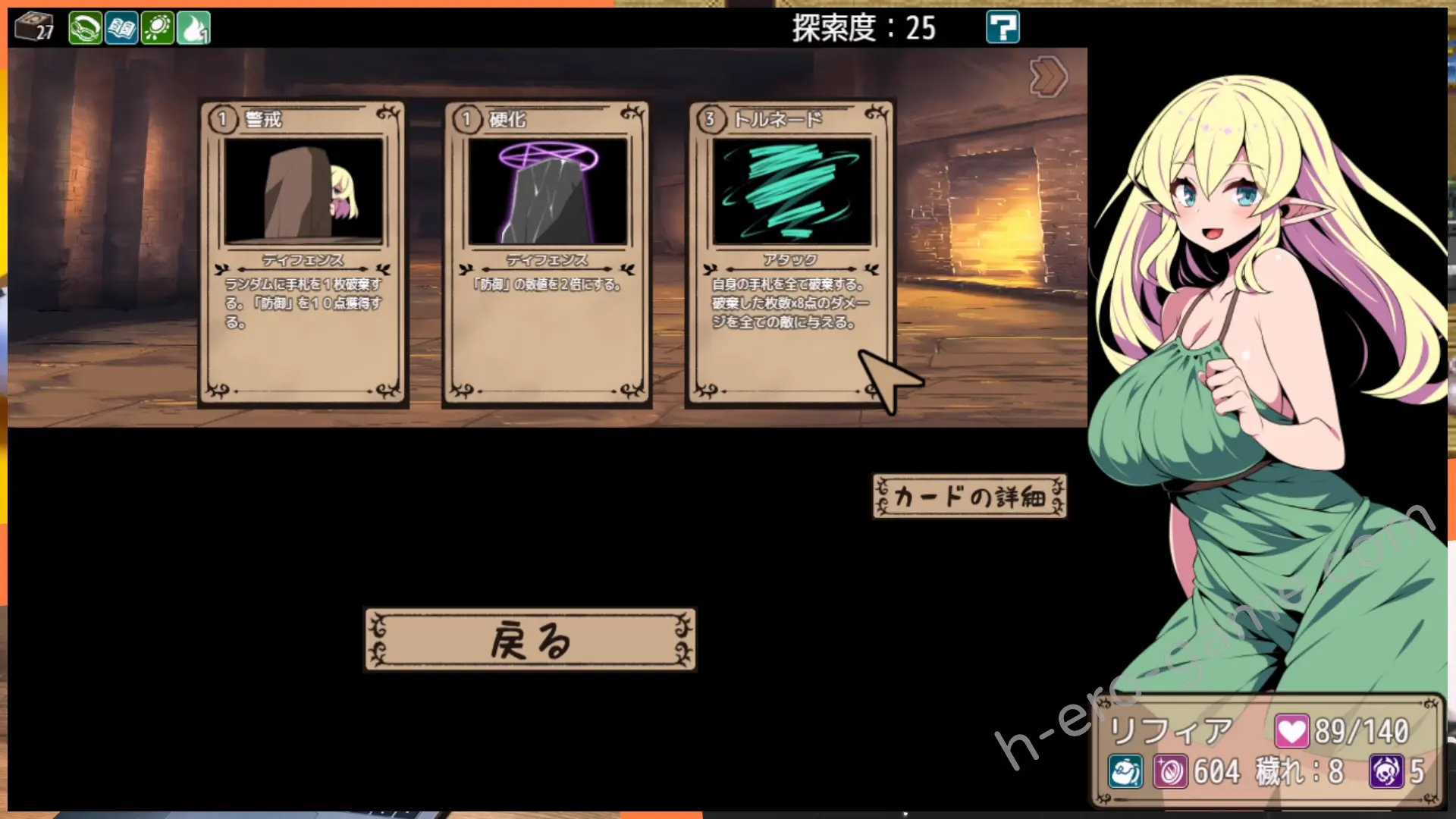
Task: Click the double-chevron skip arrow
Action: tap(1049, 77)
